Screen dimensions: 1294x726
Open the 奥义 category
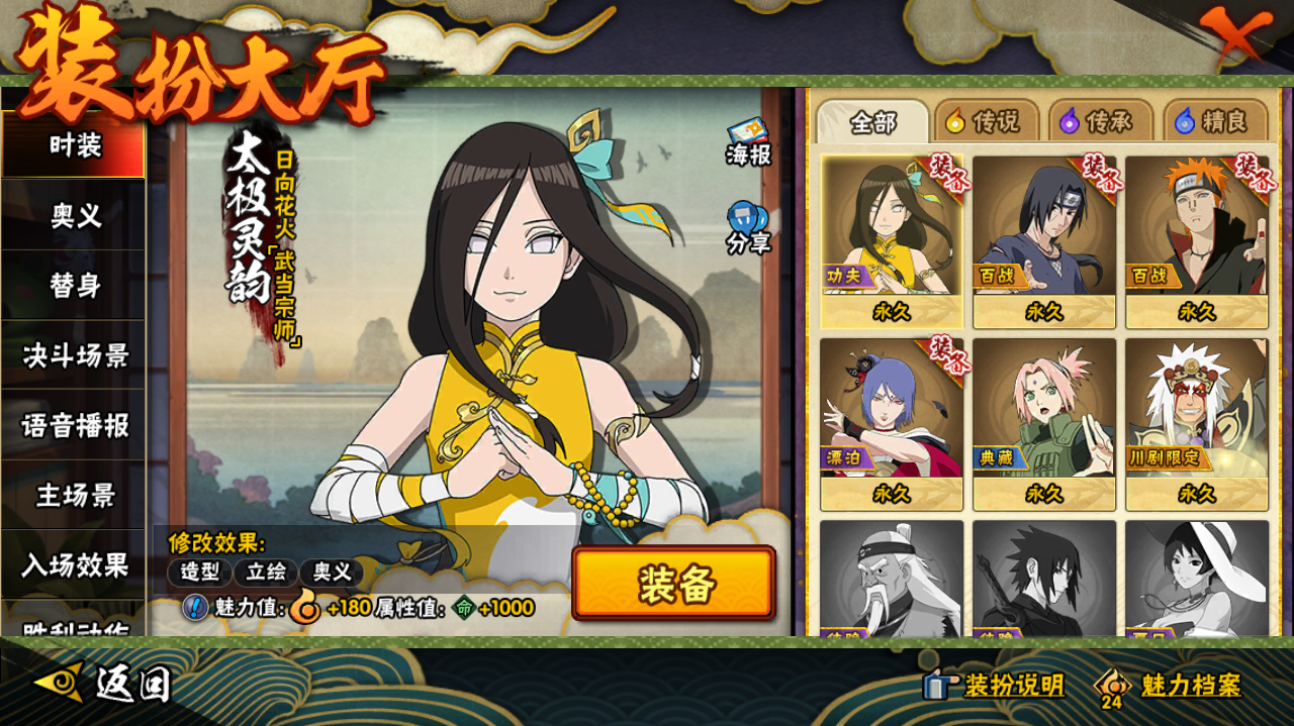point(74,216)
